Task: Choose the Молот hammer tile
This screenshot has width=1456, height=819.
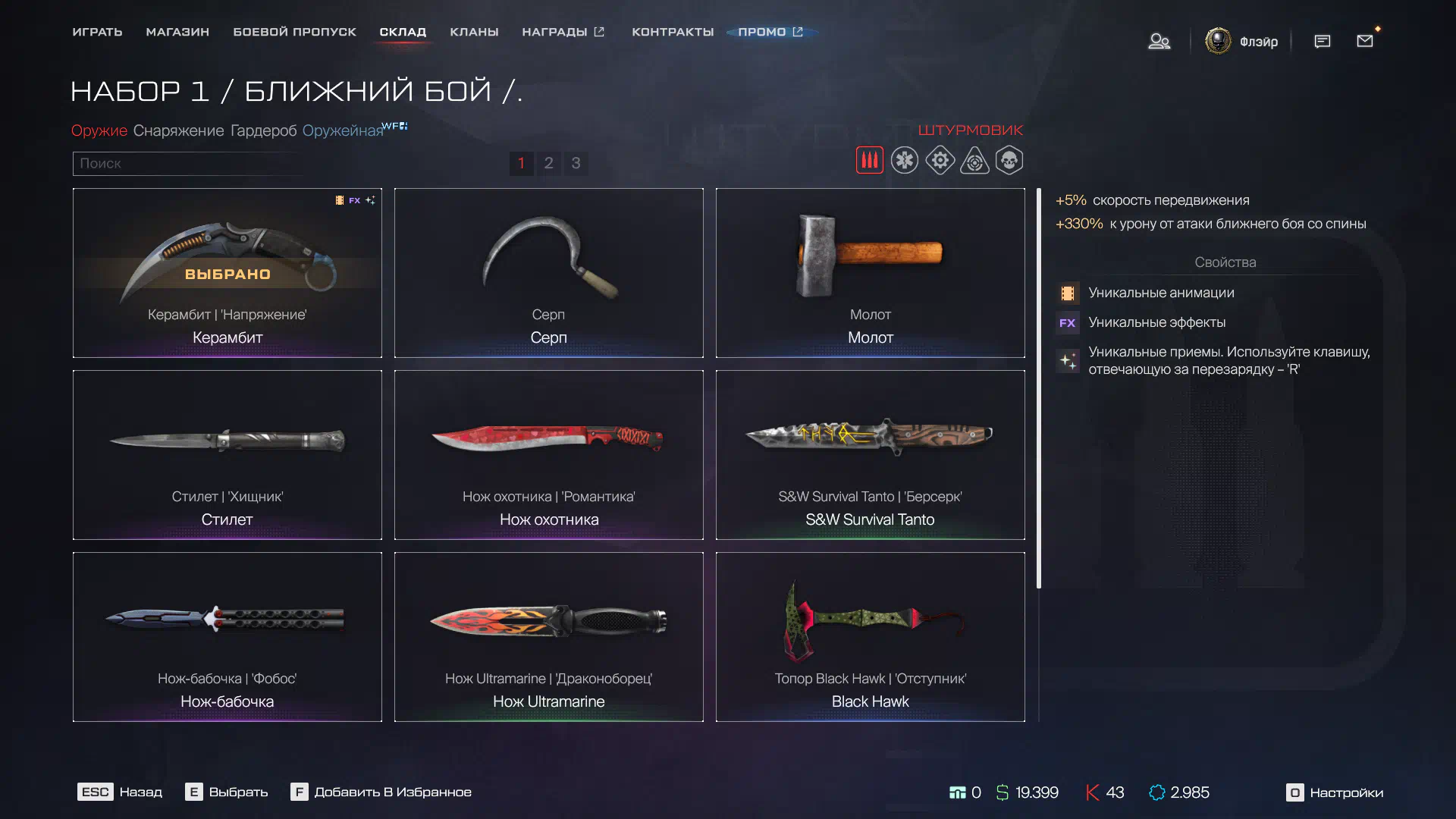Action: pos(870,273)
